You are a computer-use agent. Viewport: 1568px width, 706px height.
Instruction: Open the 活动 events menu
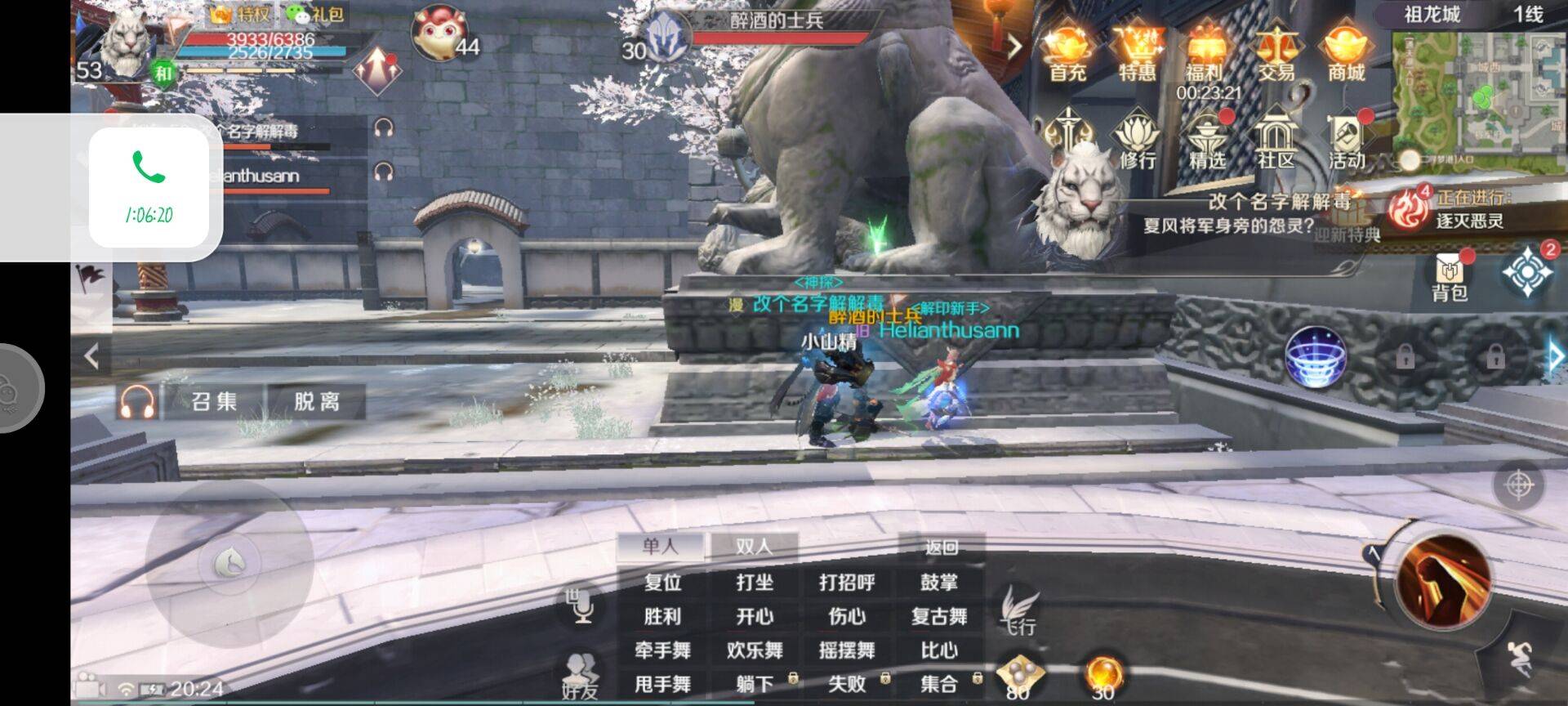pyautogui.click(x=1347, y=142)
